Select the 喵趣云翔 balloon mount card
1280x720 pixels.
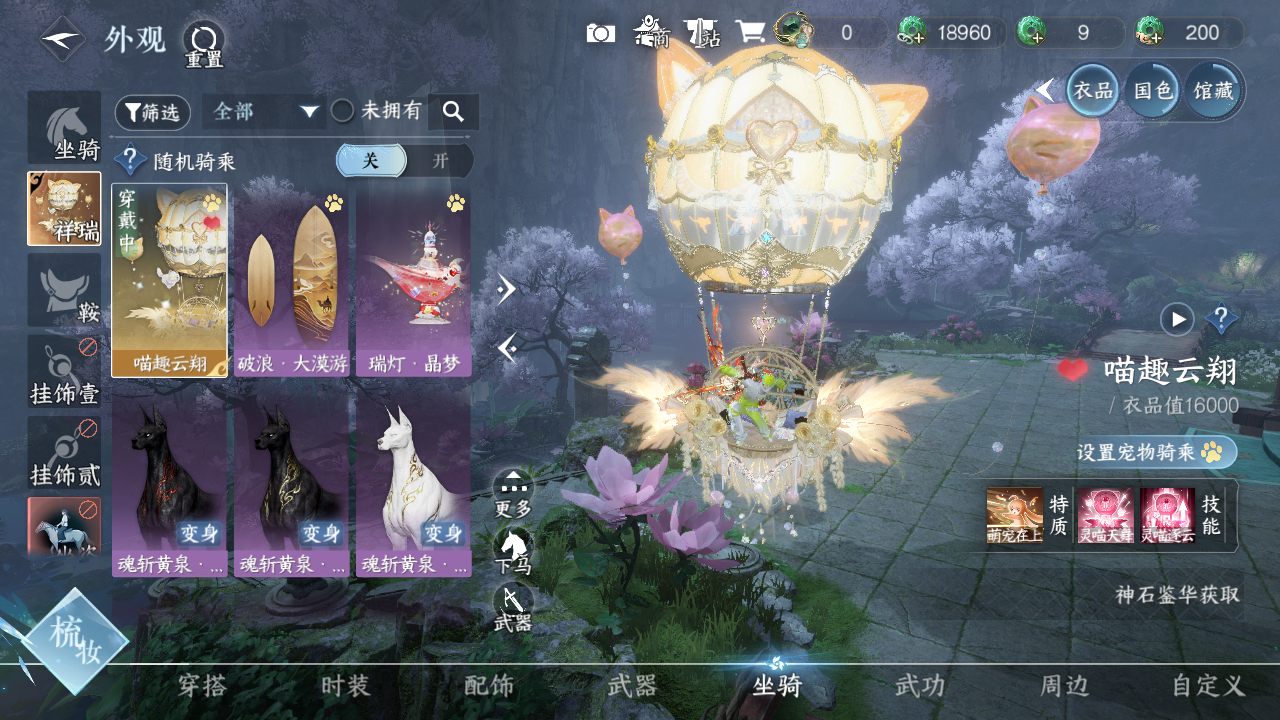coord(169,280)
